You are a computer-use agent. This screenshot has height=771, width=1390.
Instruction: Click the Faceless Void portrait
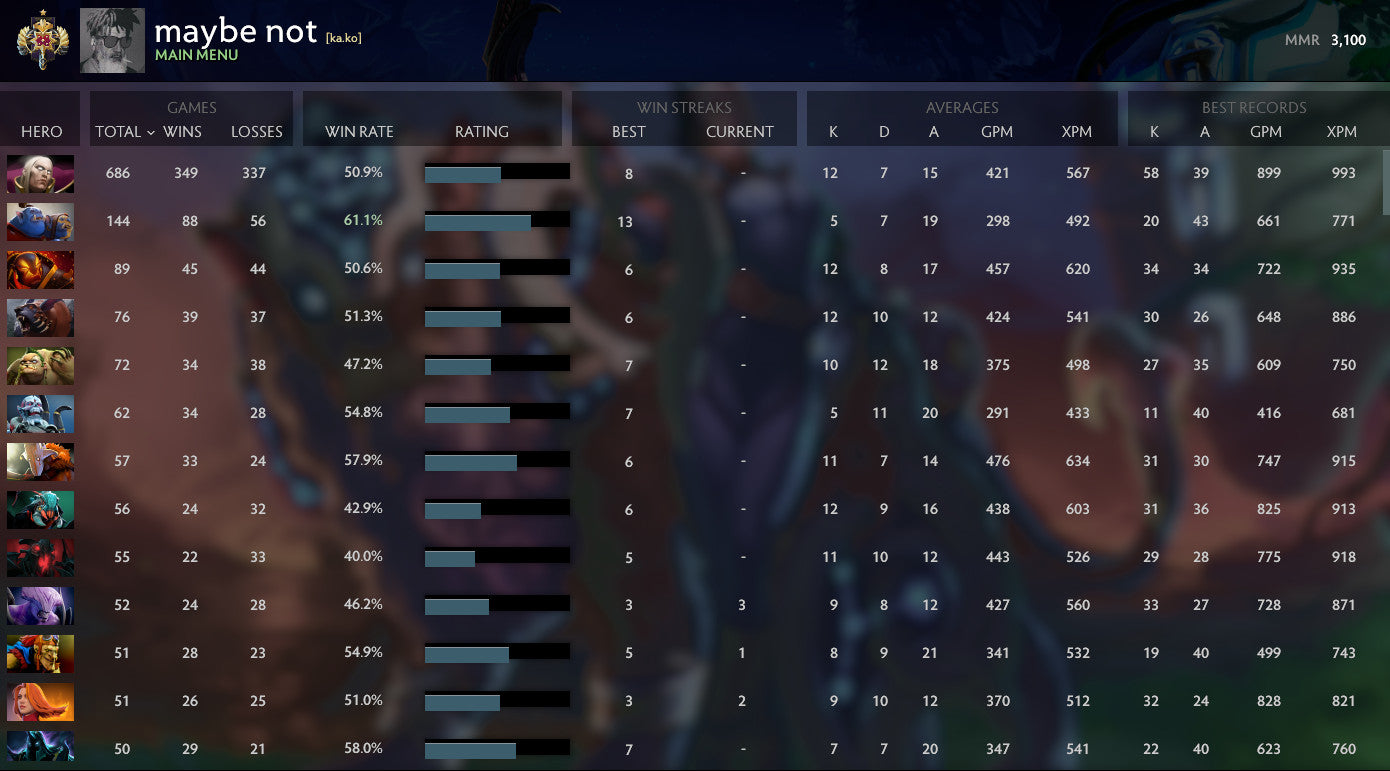40,605
